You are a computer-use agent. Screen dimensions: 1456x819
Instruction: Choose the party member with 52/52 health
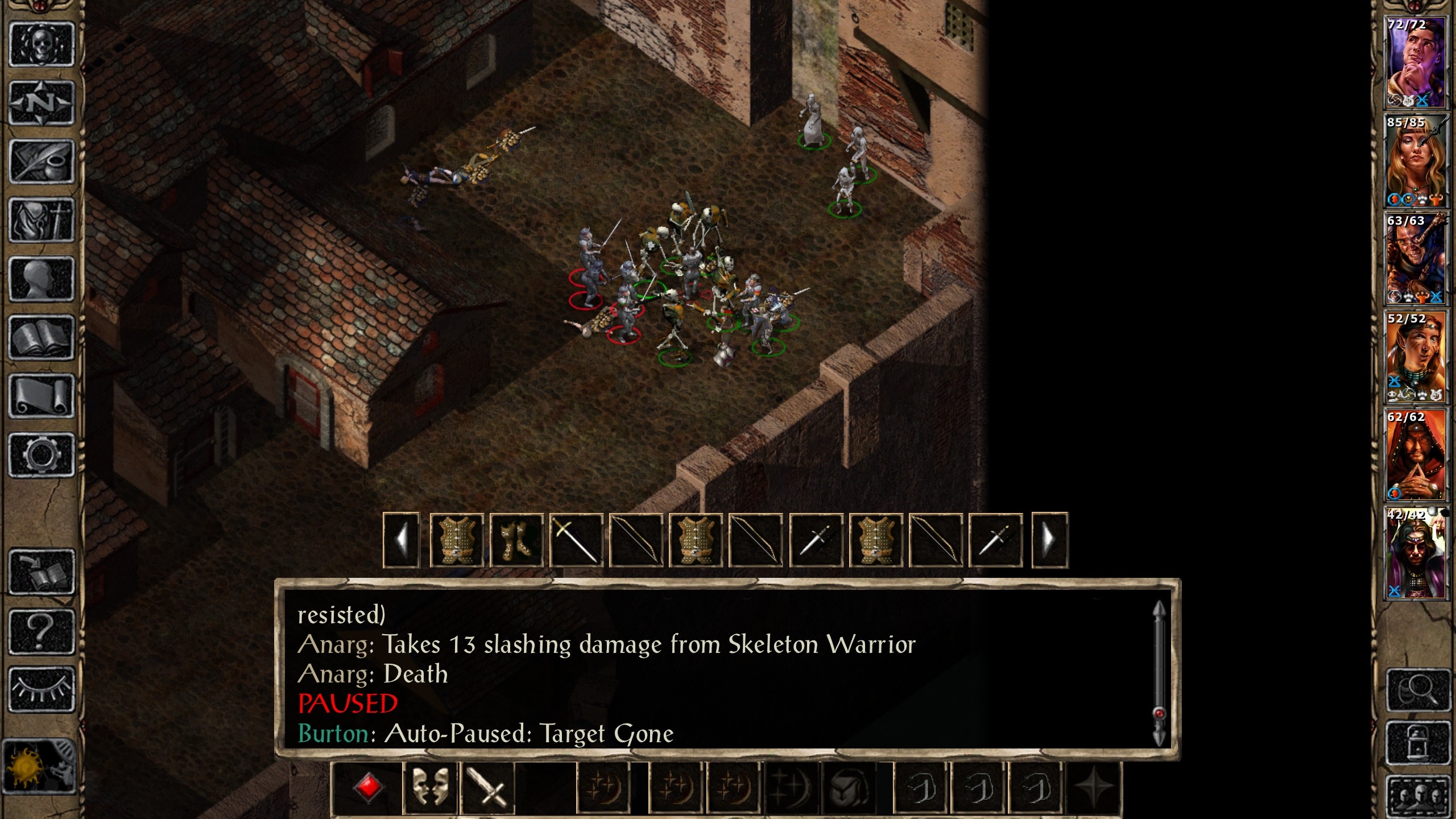[1415, 357]
